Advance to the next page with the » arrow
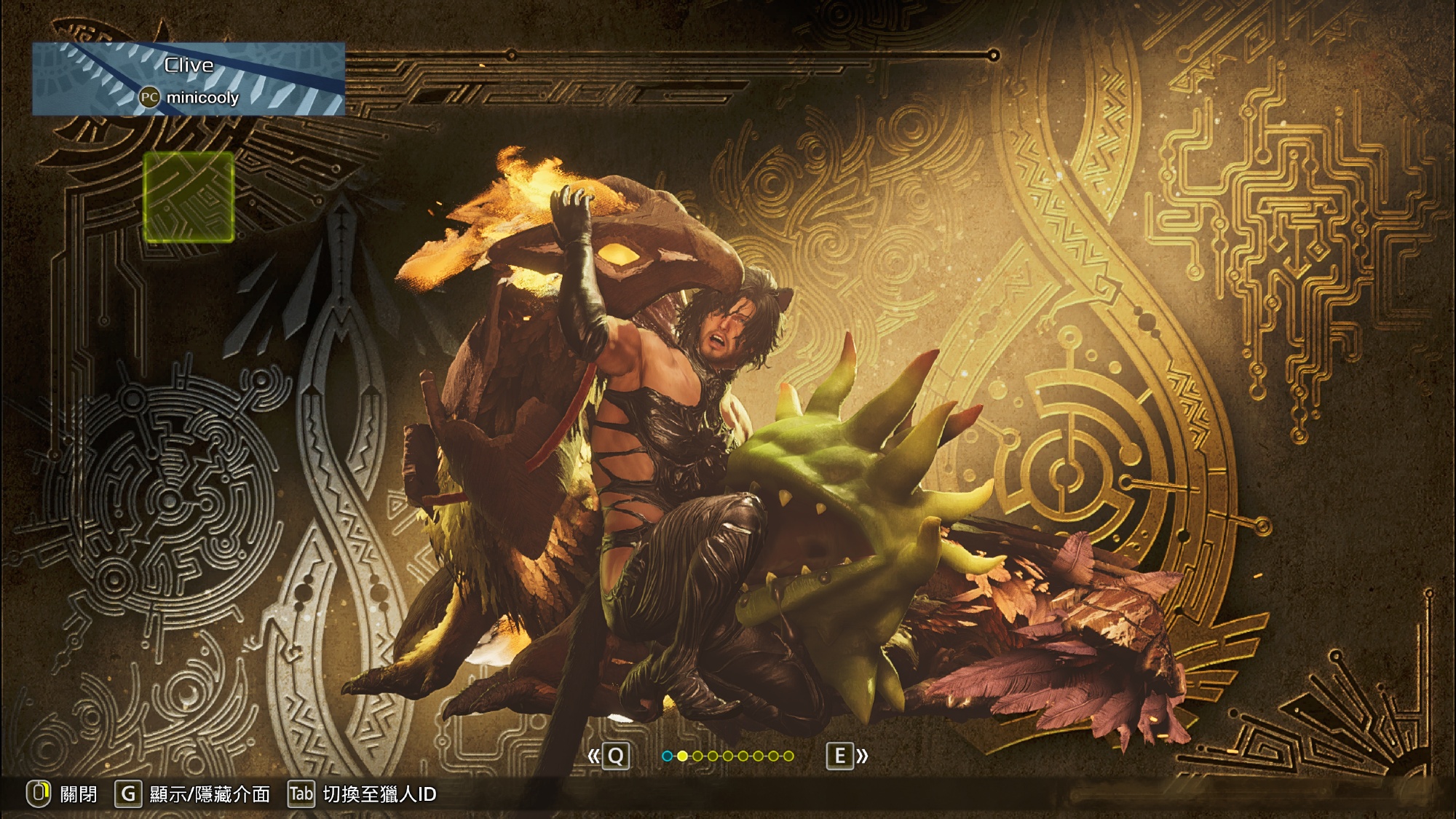This screenshot has width=1456, height=819. [848, 756]
